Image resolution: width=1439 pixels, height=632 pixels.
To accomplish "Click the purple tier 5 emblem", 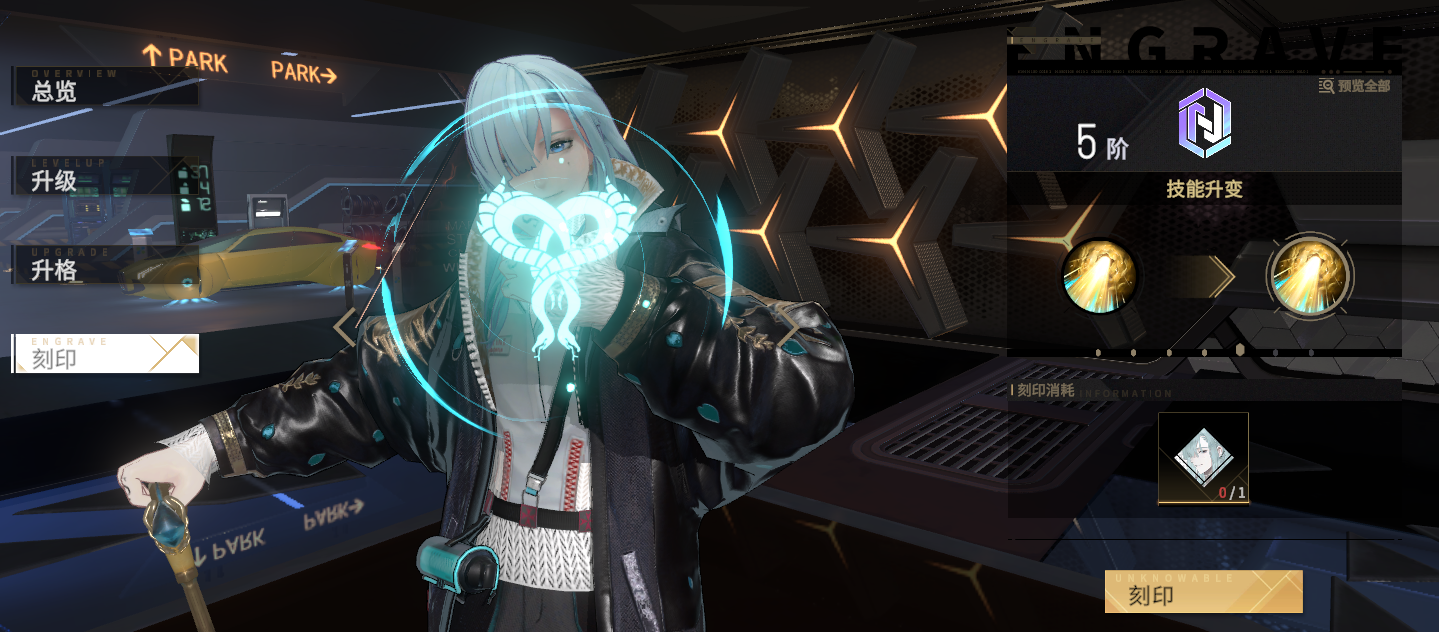I will click(1204, 123).
